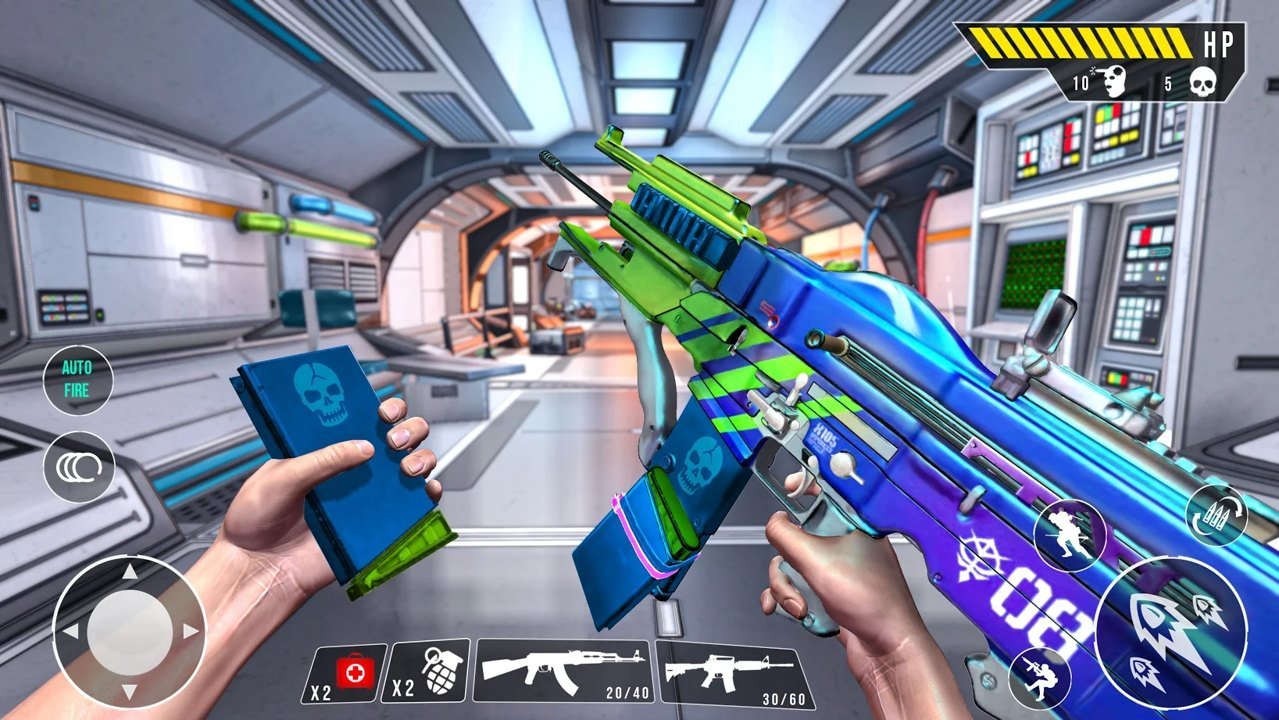
Task: Switch to the AK-47 rifle with 20/40 ammo
Action: (563, 671)
